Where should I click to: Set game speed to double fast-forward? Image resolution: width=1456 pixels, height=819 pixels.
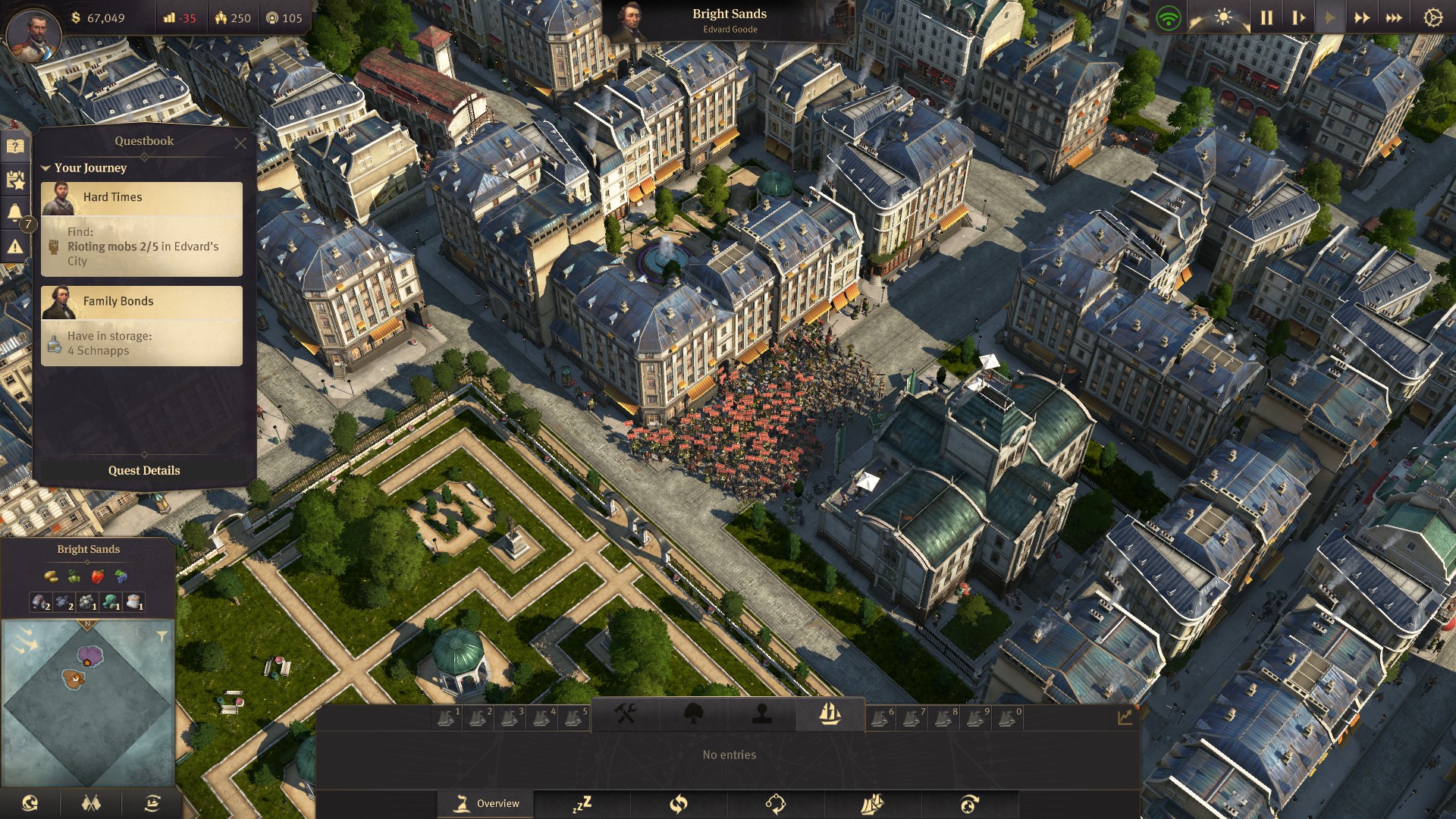point(1362,18)
